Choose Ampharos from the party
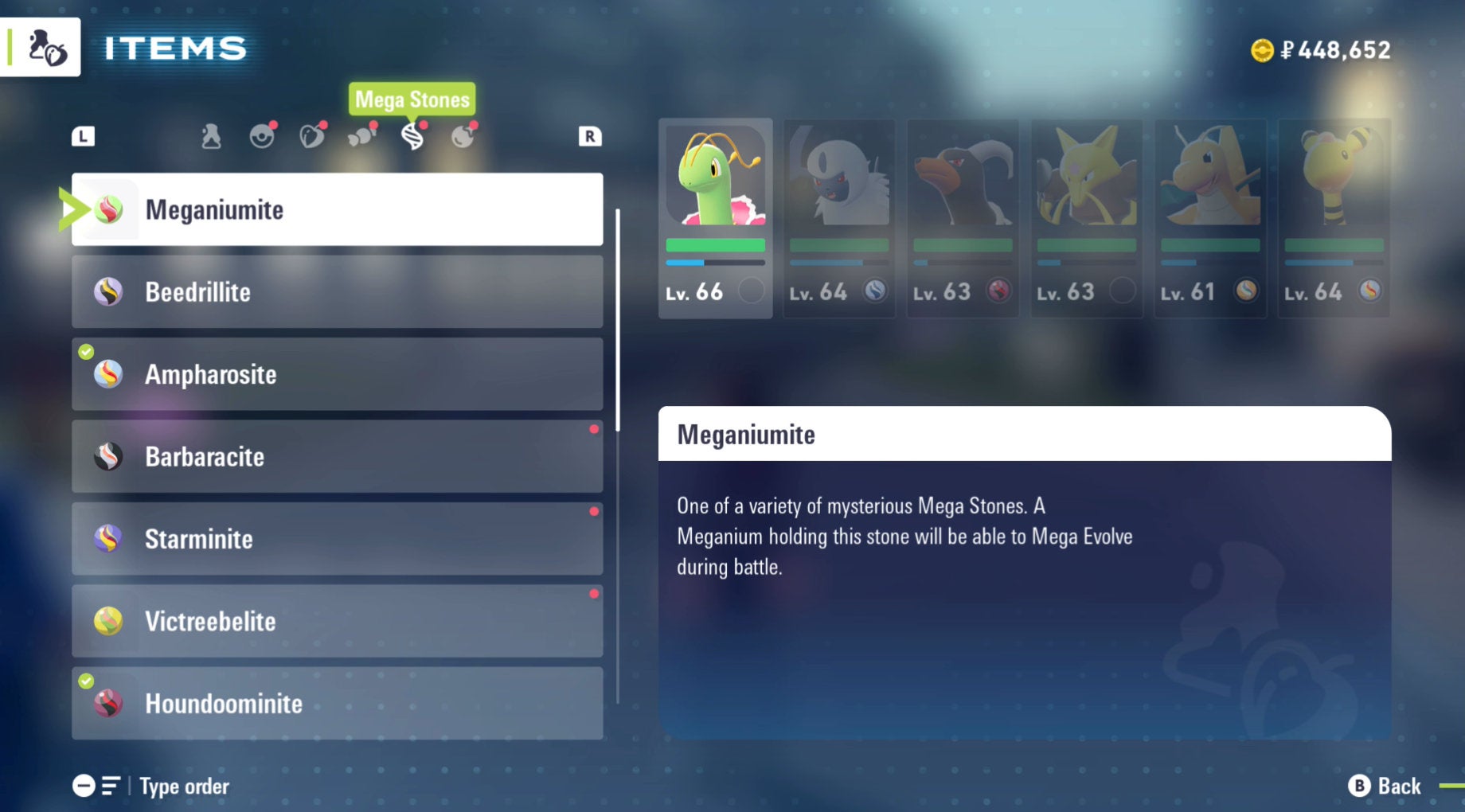1465x812 pixels. point(1334,218)
